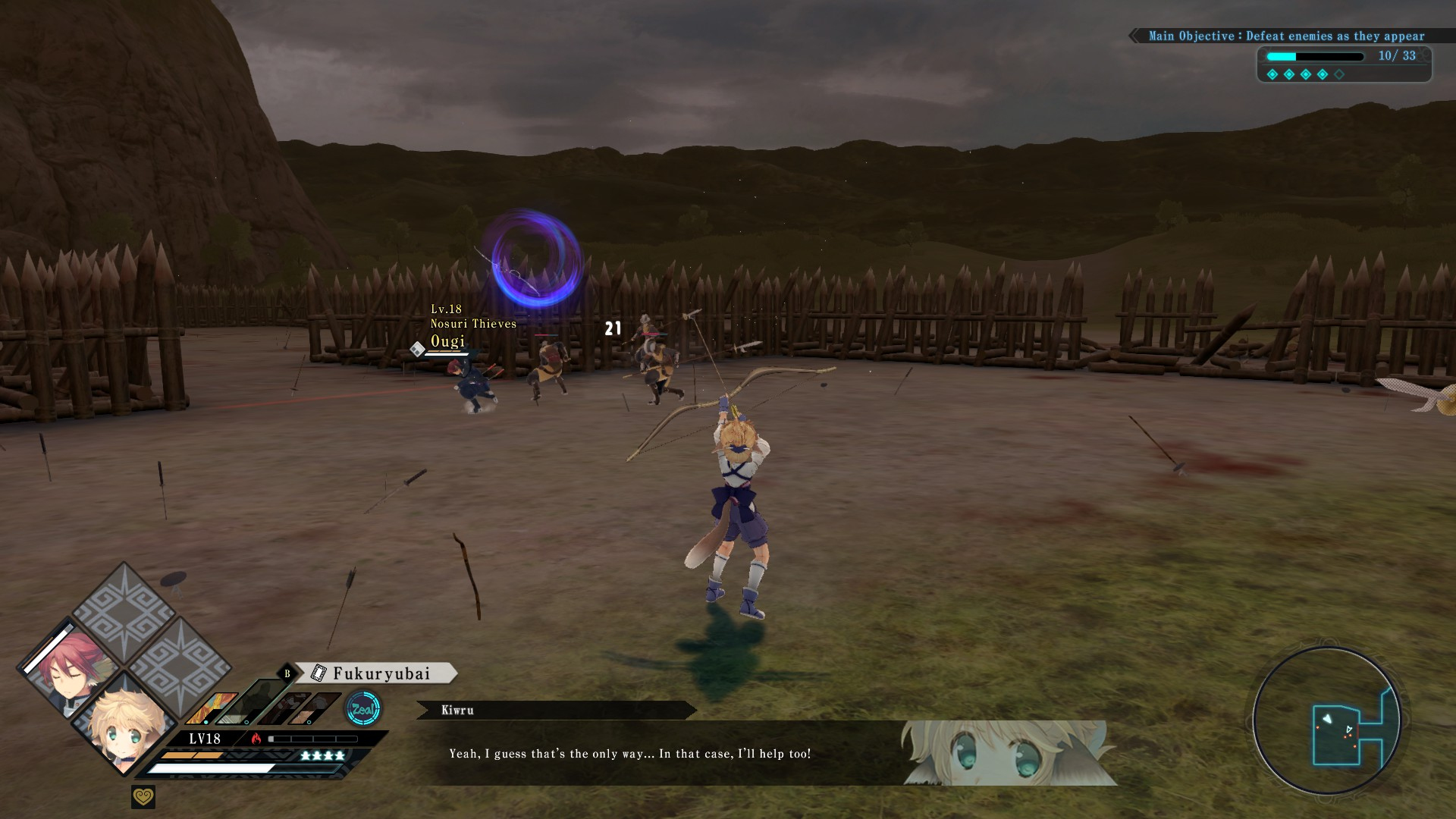Viewport: 1456px width, 819px height.
Task: Open the circular minimap
Action: pyautogui.click(x=1327, y=720)
